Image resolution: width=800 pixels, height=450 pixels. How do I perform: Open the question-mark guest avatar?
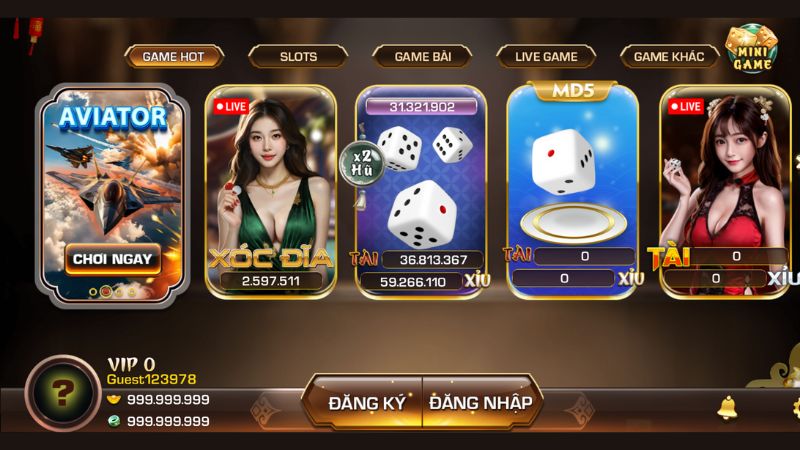(x=61, y=393)
